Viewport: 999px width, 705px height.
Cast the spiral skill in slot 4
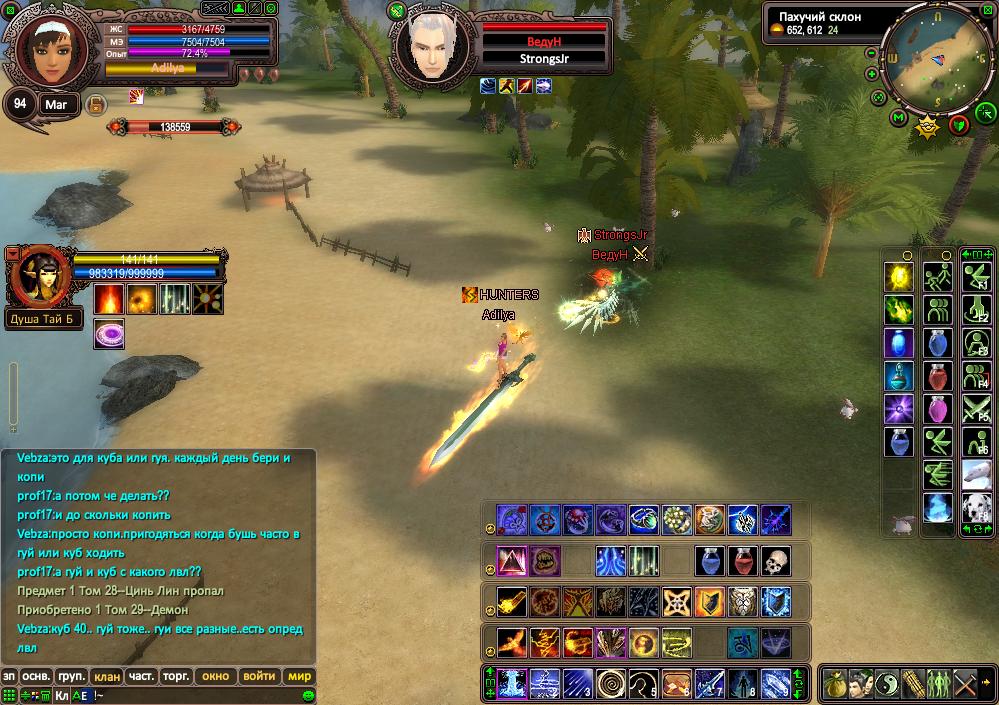coord(610,683)
